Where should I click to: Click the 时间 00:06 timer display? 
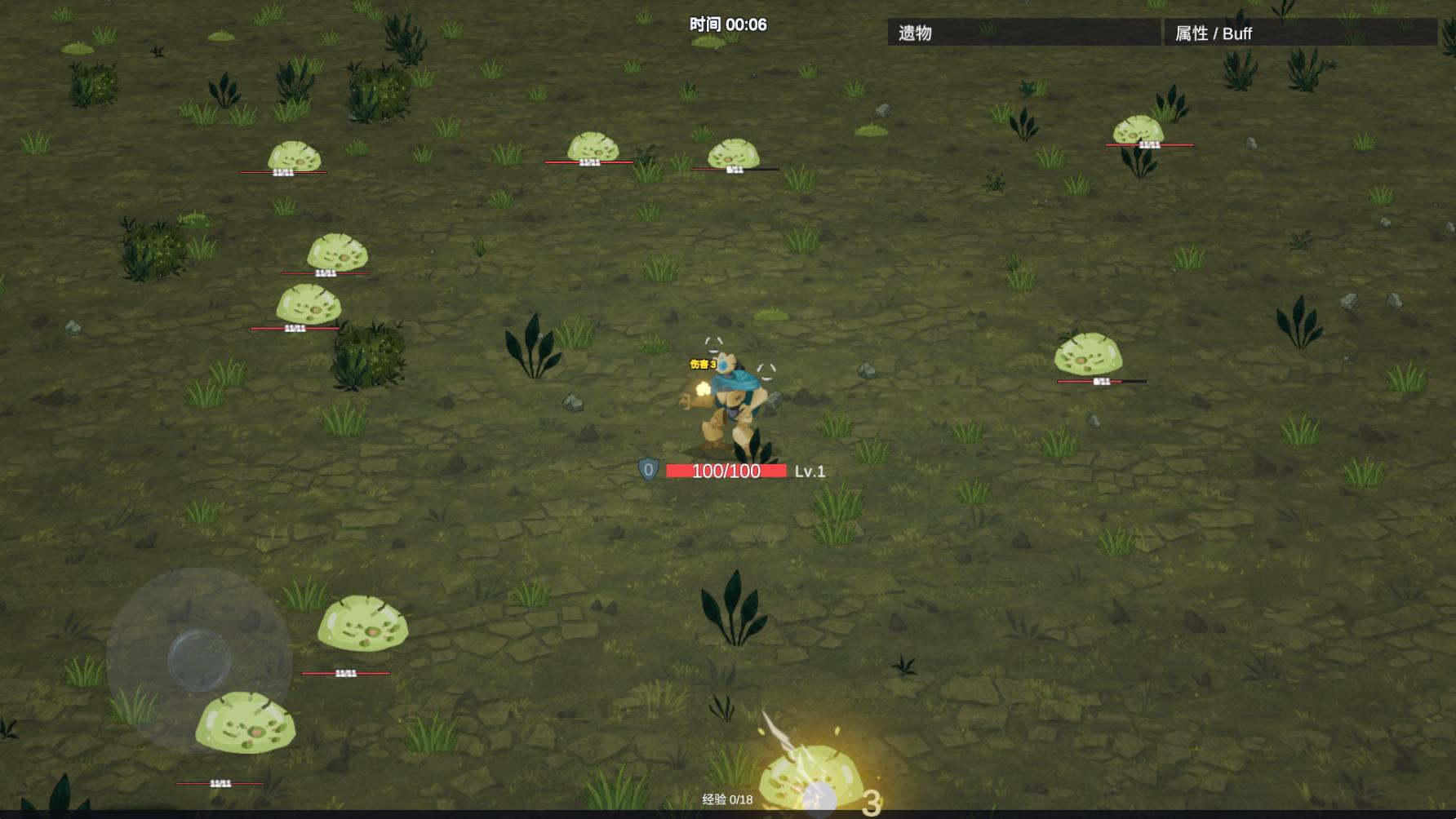coord(728,25)
